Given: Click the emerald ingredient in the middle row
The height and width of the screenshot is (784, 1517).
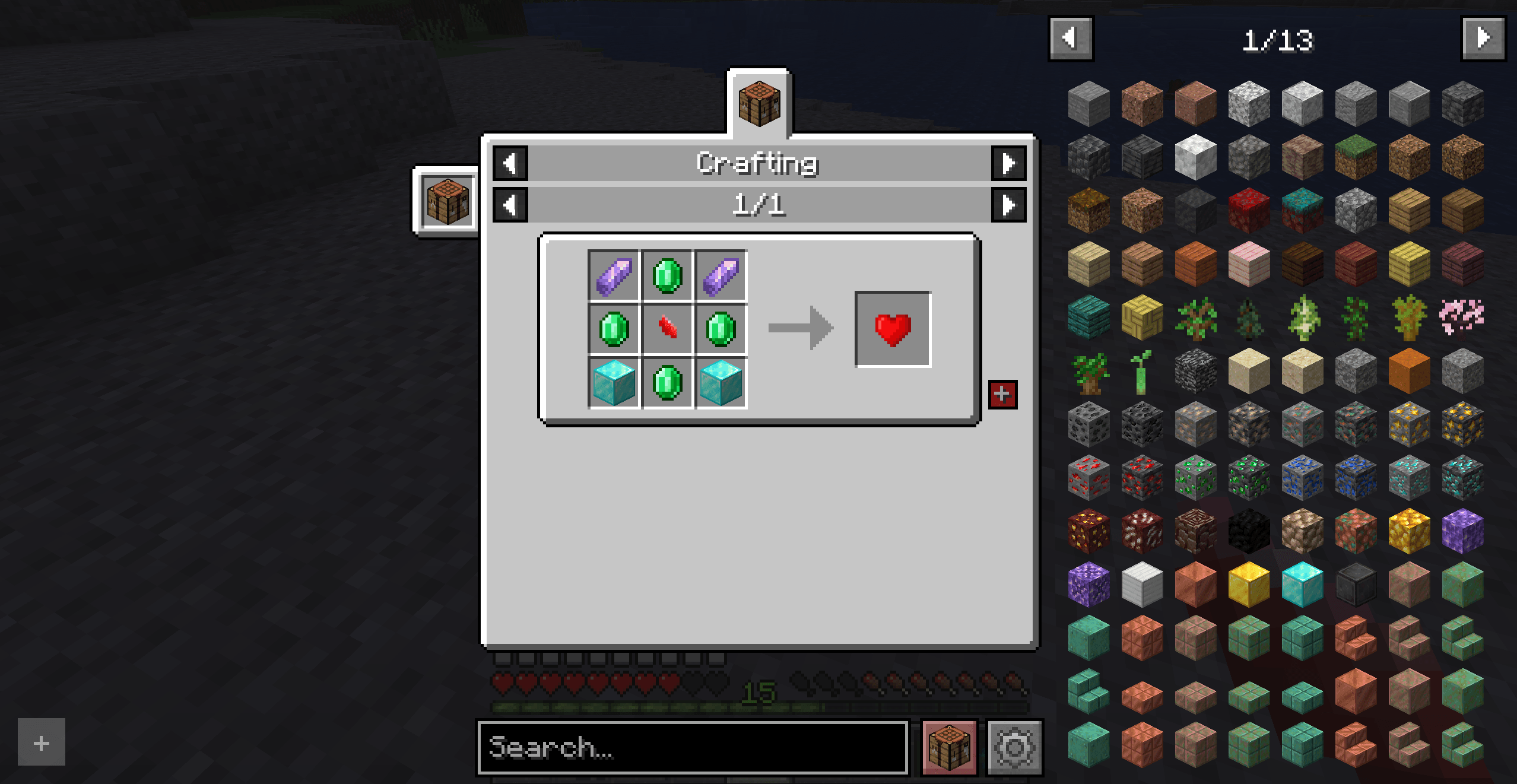Looking at the screenshot, I should 614,331.
